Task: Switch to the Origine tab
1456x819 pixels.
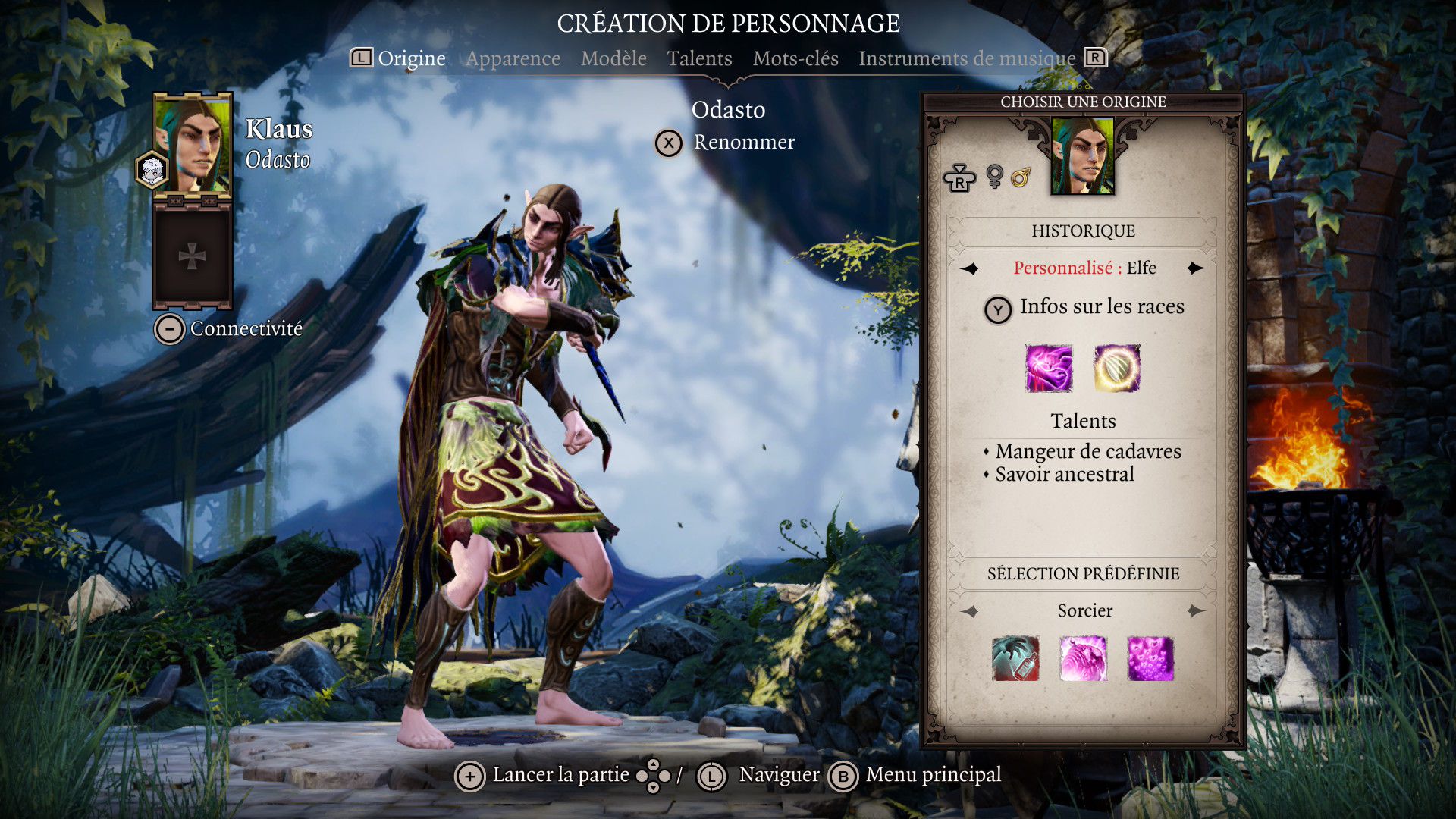Action: click(x=411, y=58)
